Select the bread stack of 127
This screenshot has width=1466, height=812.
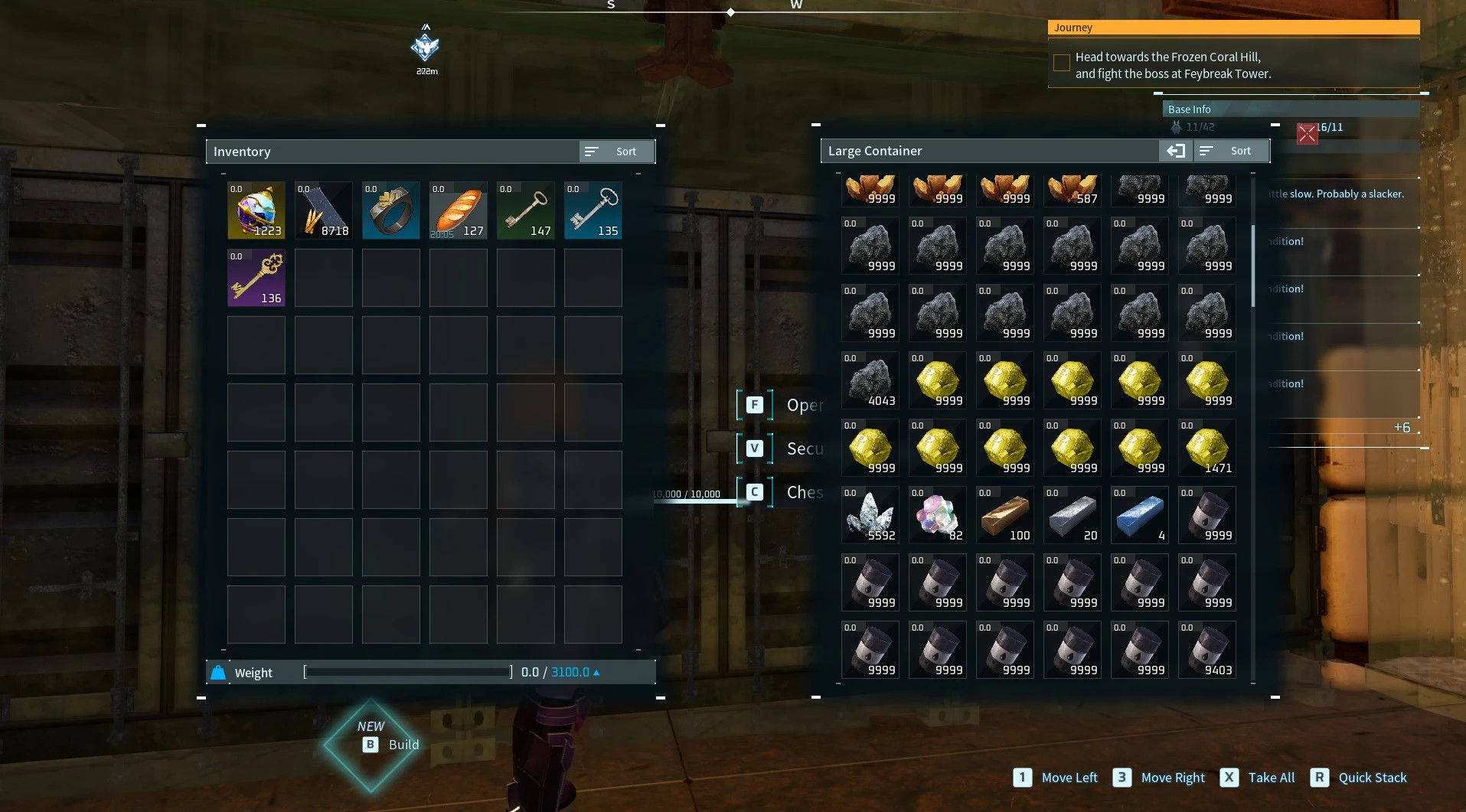click(458, 210)
